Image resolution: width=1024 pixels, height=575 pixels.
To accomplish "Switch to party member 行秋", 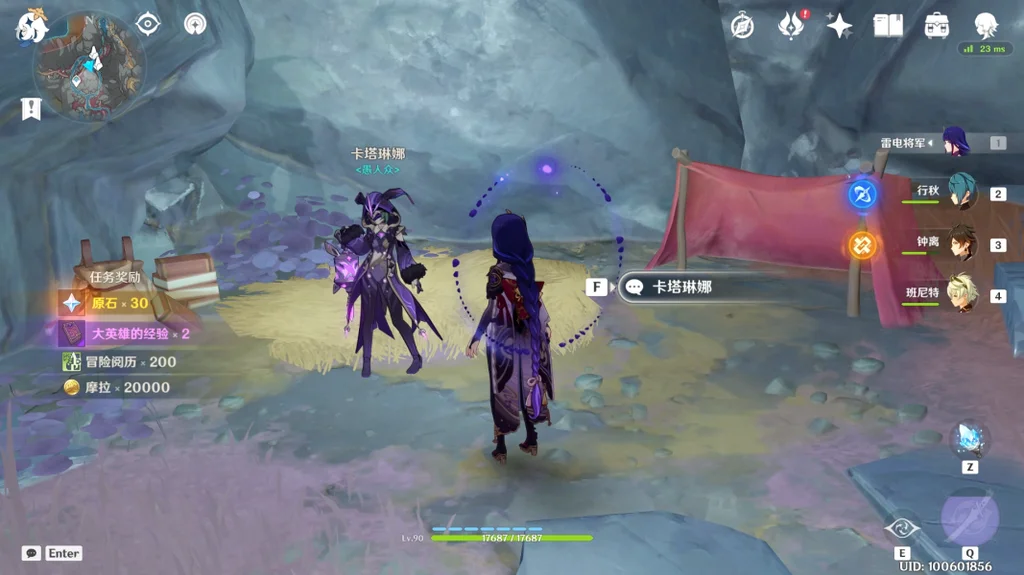I will pos(961,192).
